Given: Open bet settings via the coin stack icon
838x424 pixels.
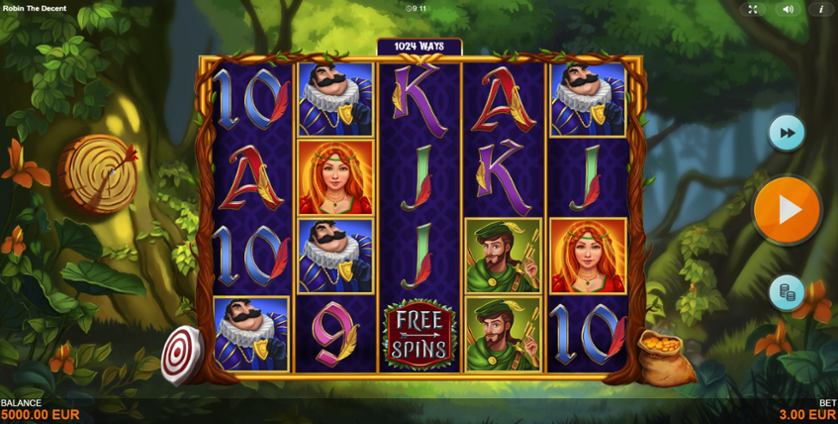Looking at the screenshot, I should 786,292.
